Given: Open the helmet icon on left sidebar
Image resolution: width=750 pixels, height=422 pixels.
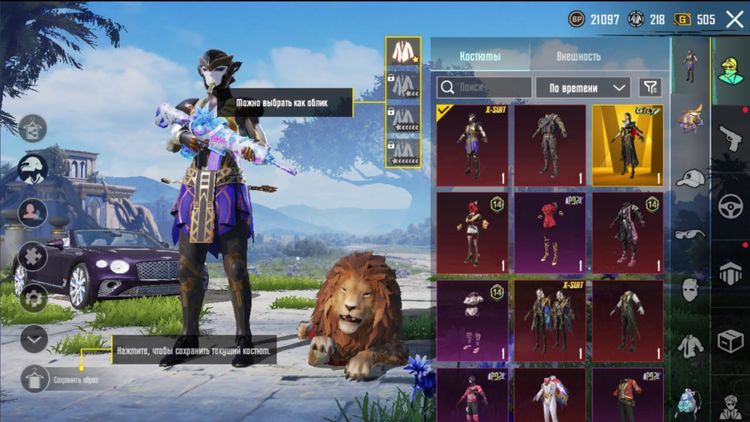Looking at the screenshot, I should click(x=33, y=169).
